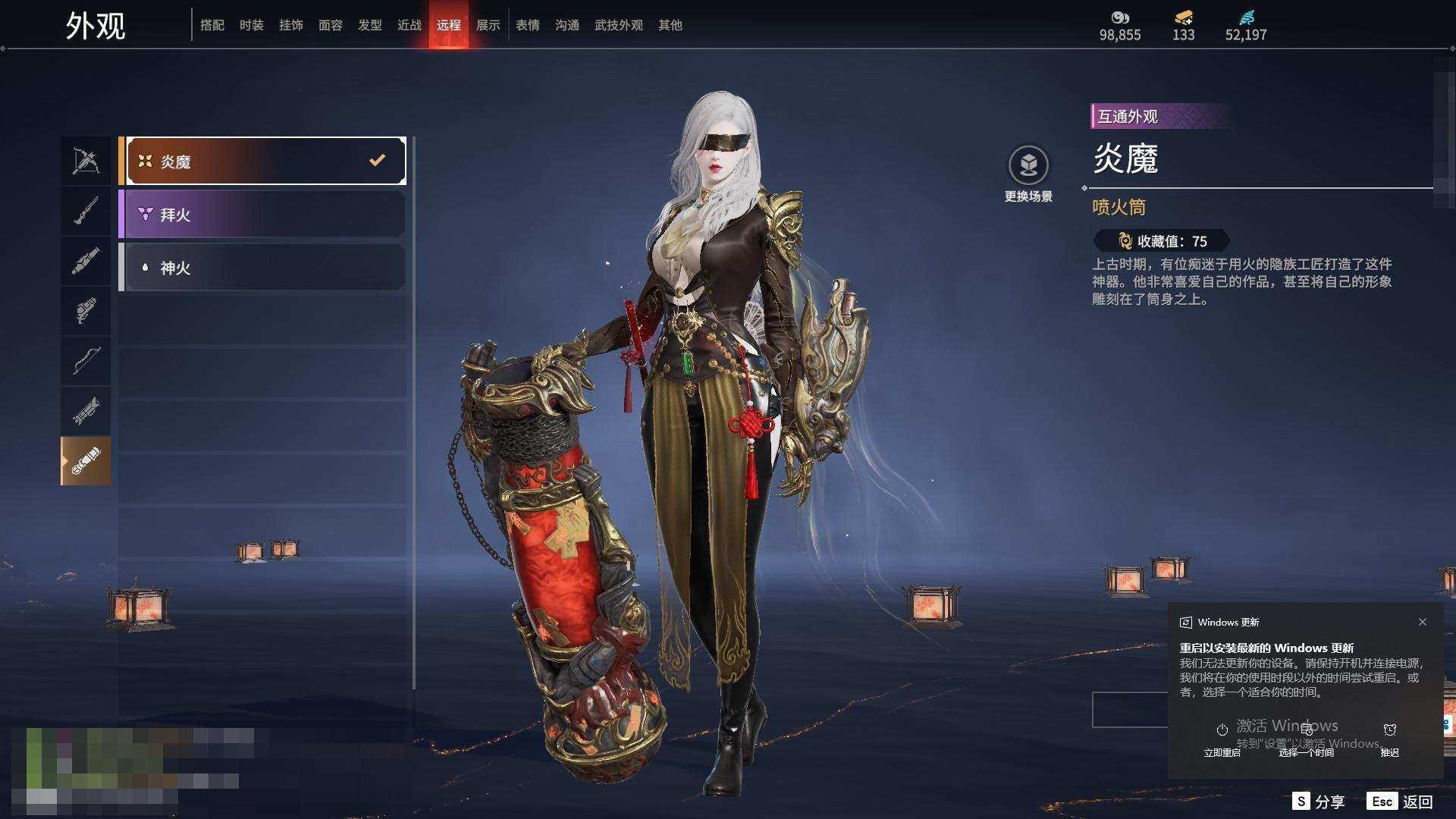Viewport: 1456px width, 819px height.
Task: Open the 表情 tab
Action: click(x=528, y=25)
